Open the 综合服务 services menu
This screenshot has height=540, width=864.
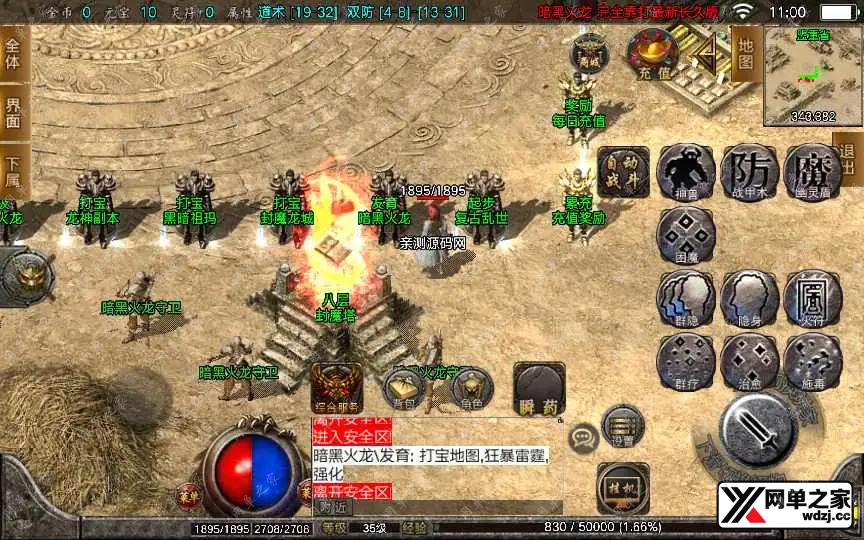coord(336,387)
